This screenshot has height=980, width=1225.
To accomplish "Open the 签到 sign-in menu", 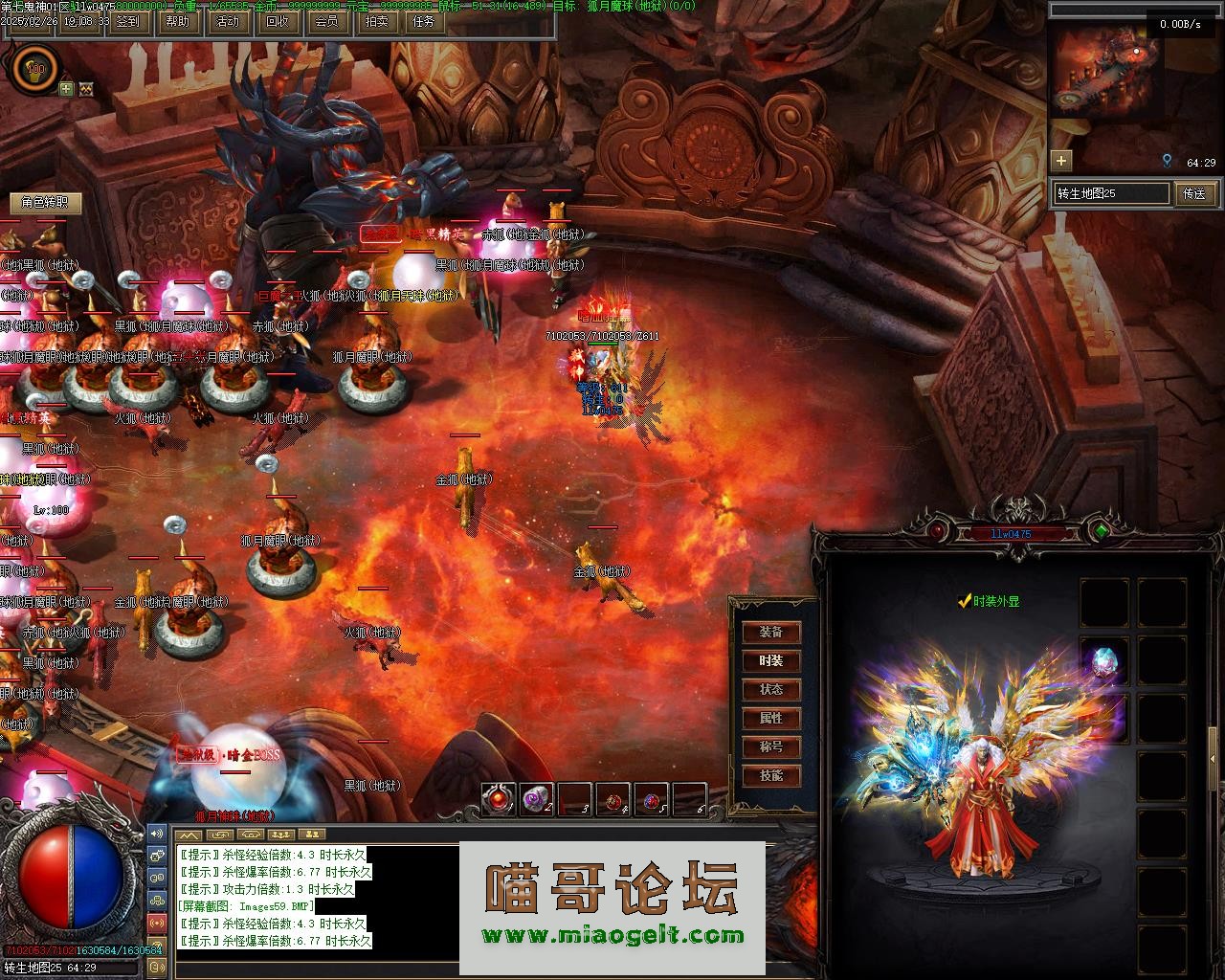I will point(127,21).
